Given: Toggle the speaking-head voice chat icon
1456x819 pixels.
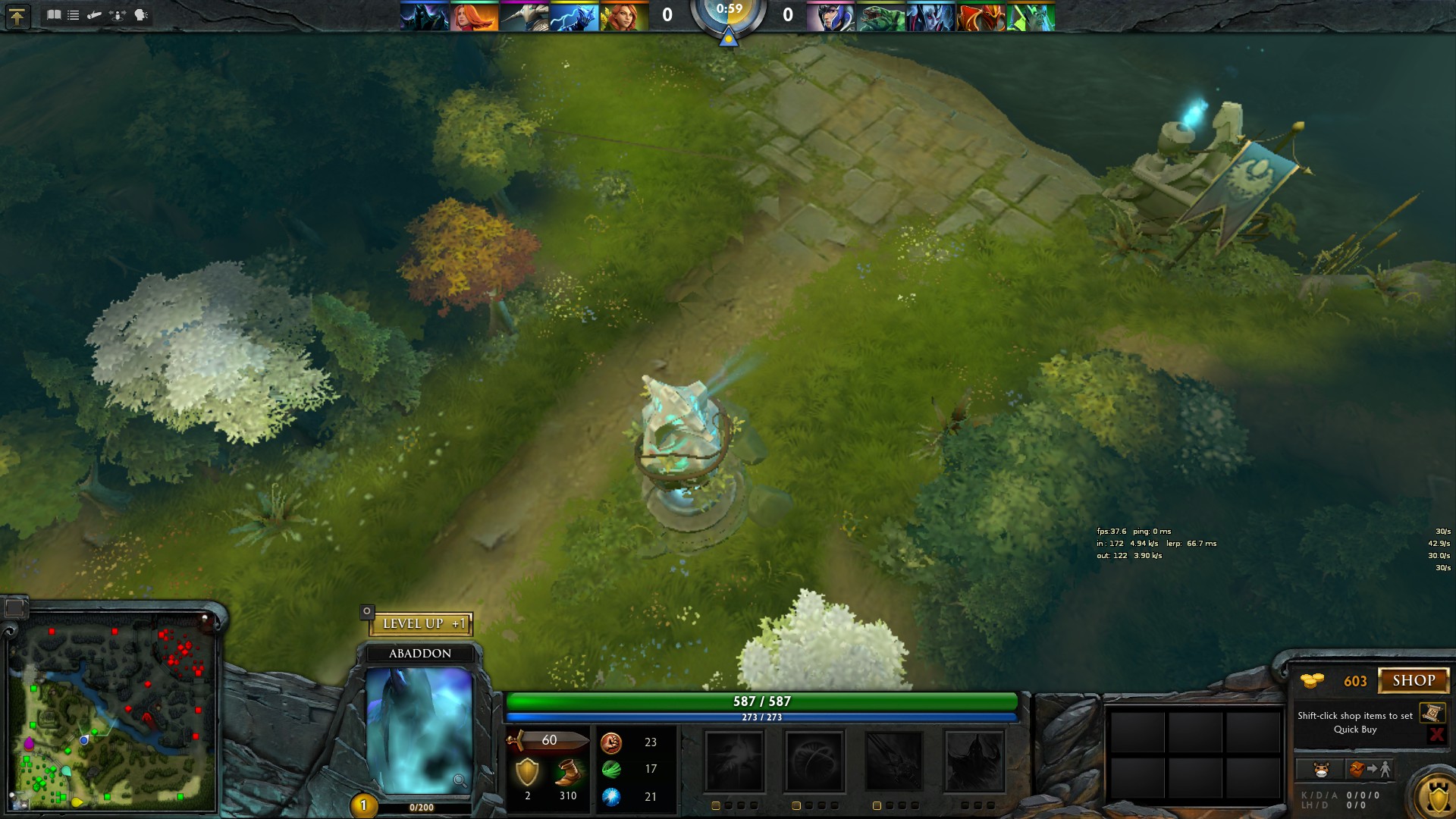Looking at the screenshot, I should 141,14.
